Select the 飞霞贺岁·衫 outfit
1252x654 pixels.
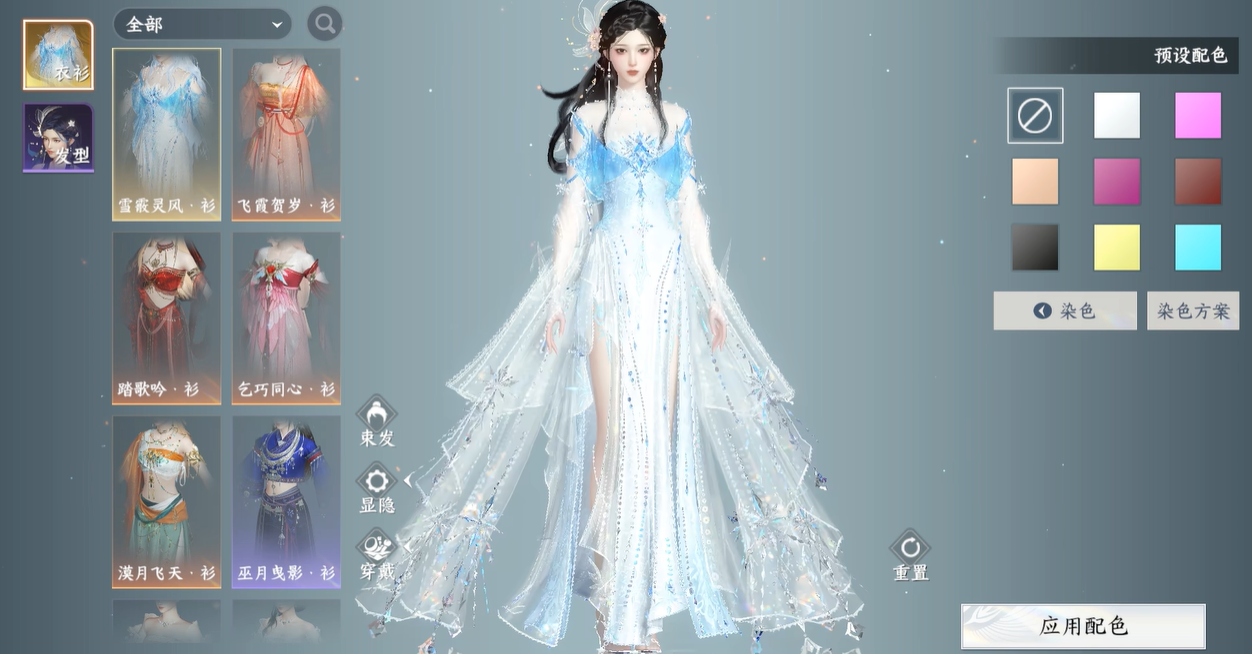pyautogui.click(x=286, y=134)
